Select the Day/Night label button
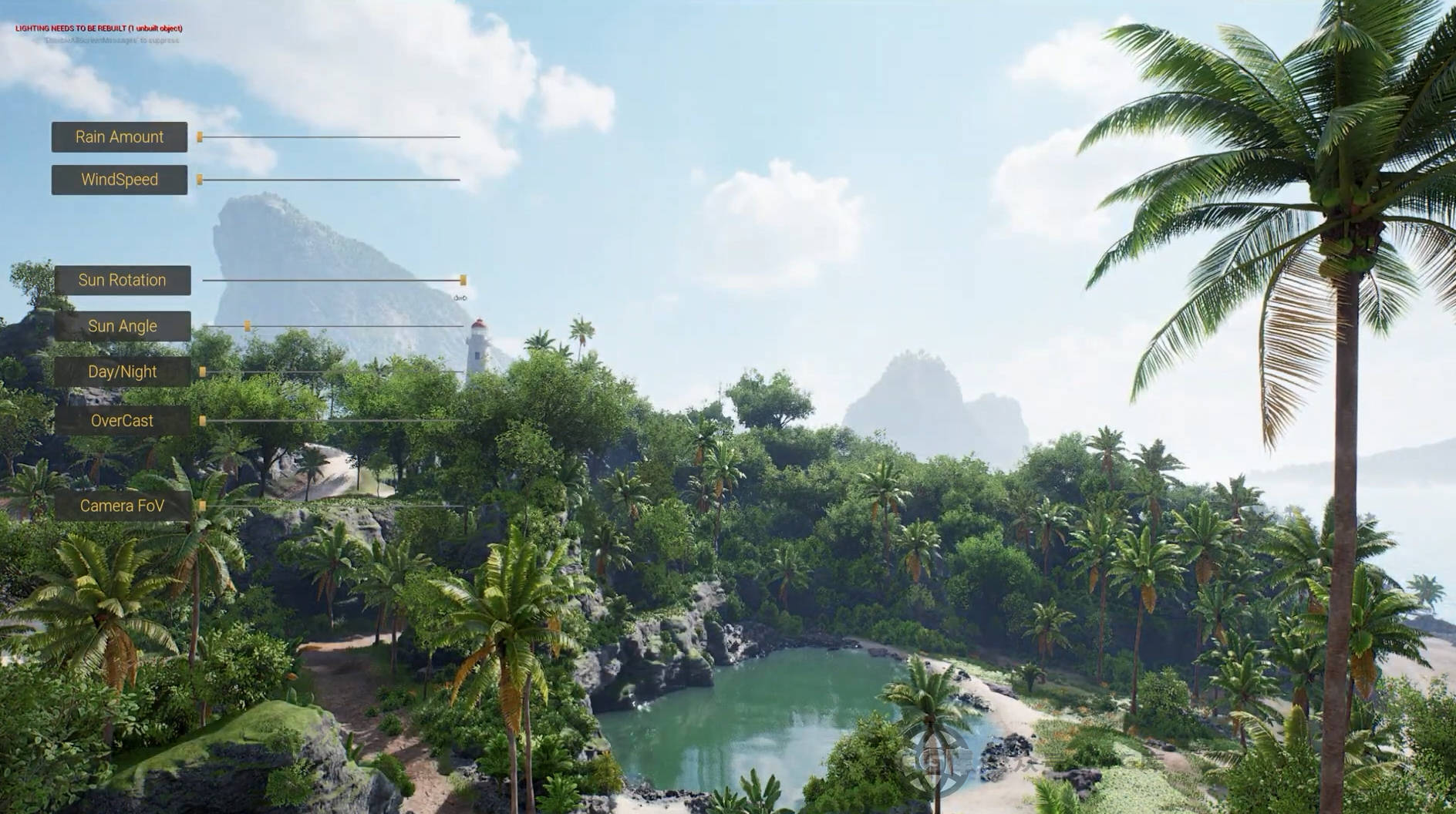1456x814 pixels. pos(122,372)
